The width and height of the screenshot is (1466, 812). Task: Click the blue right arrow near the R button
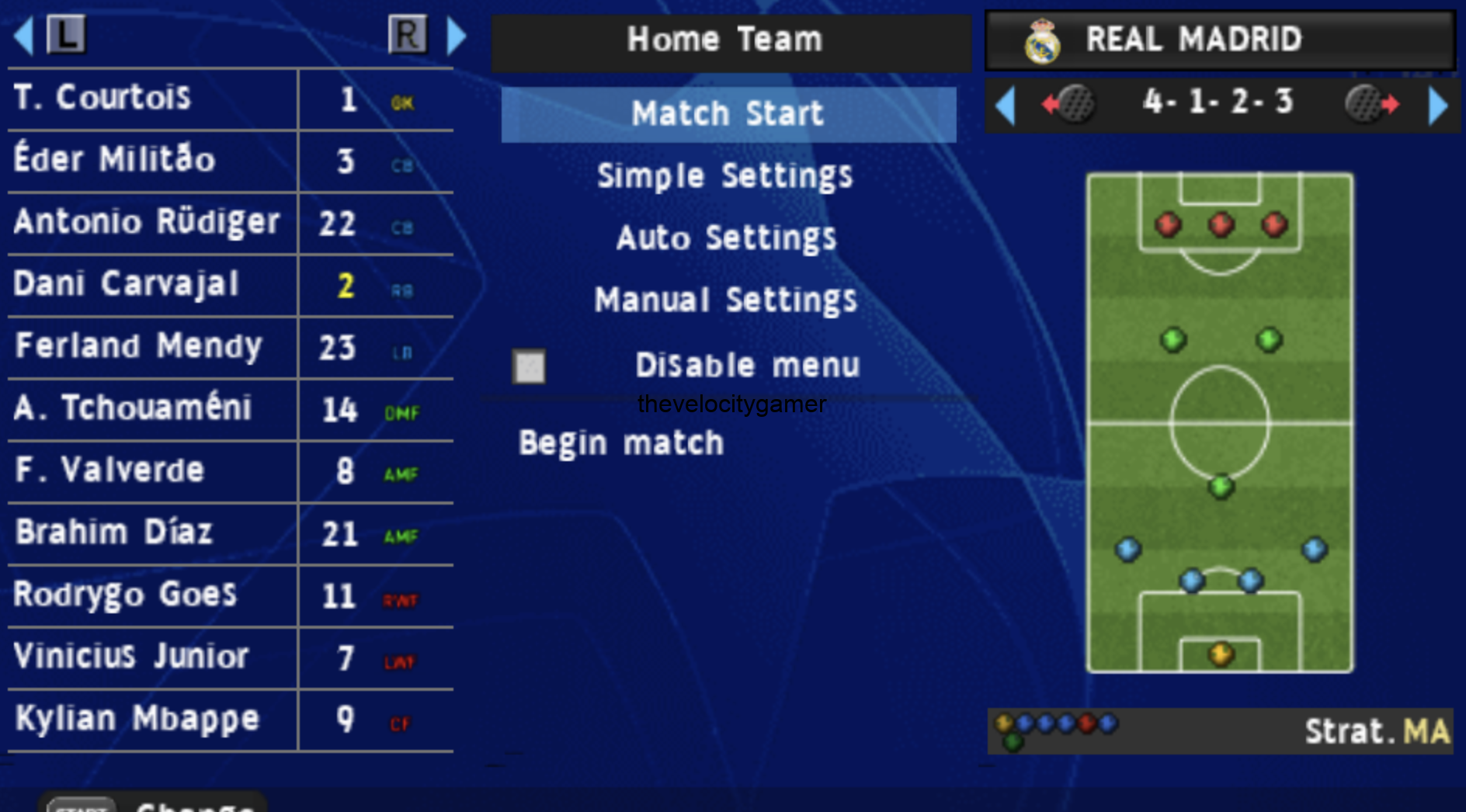(457, 34)
